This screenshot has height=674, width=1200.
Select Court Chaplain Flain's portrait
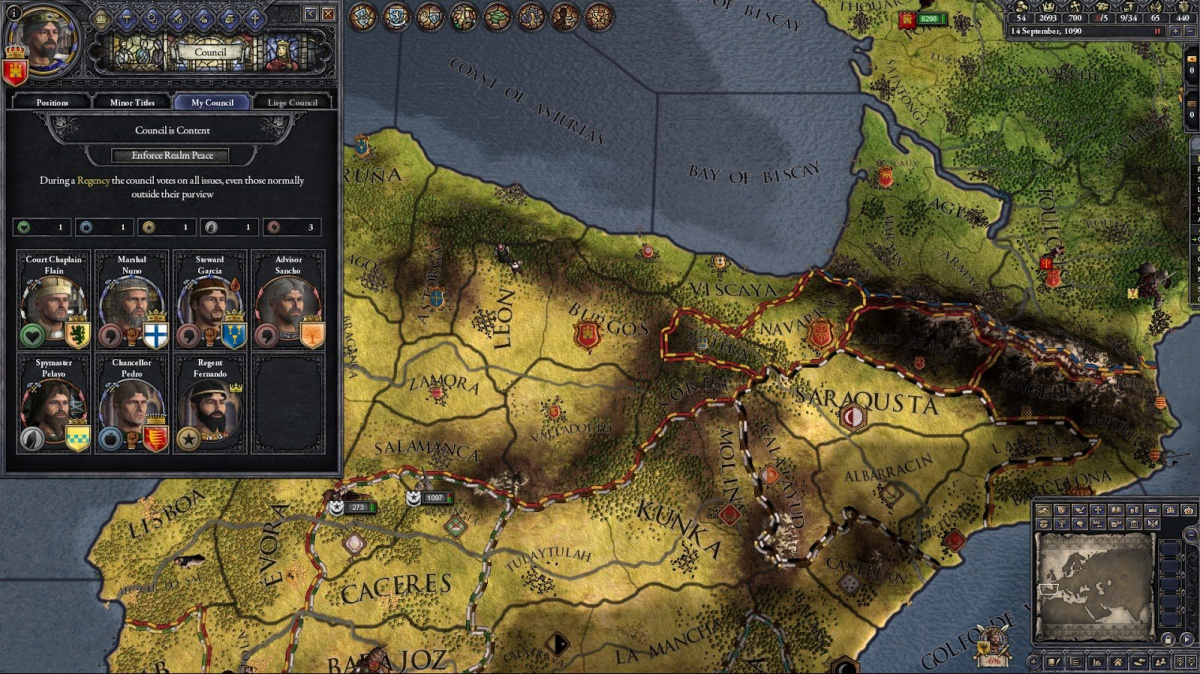click(x=53, y=302)
